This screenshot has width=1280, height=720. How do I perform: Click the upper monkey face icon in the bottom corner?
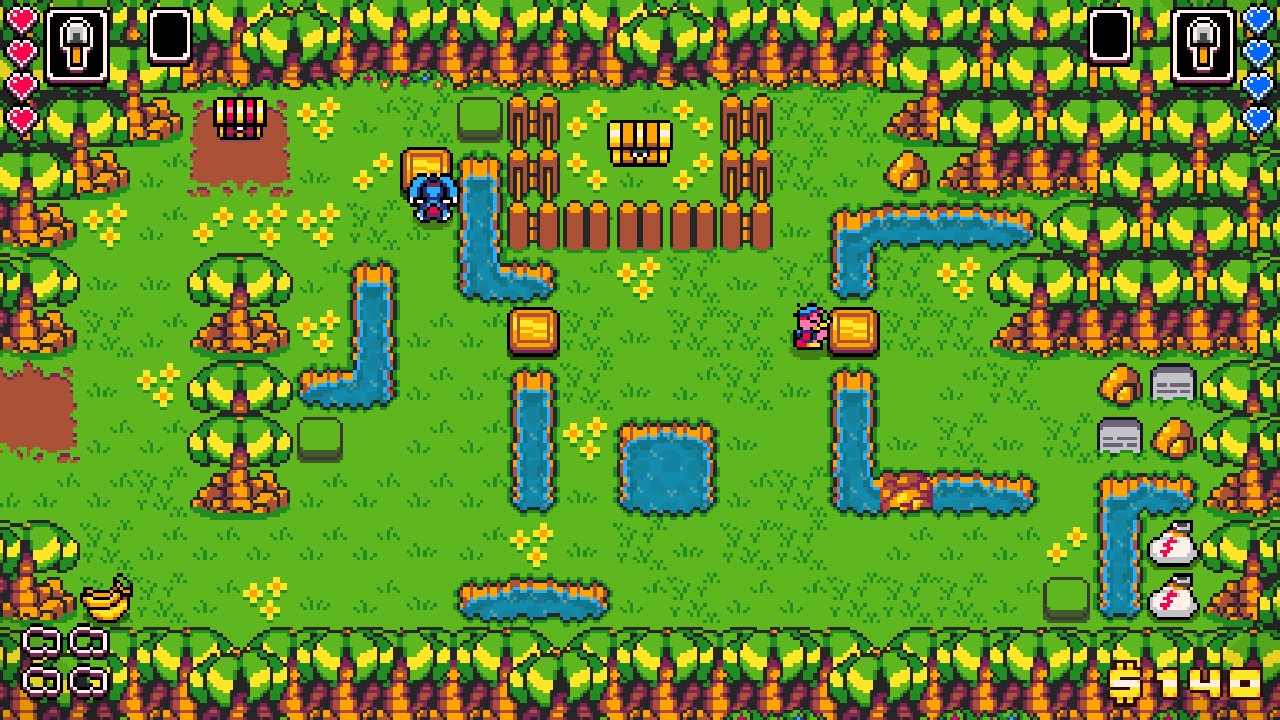click(43, 640)
